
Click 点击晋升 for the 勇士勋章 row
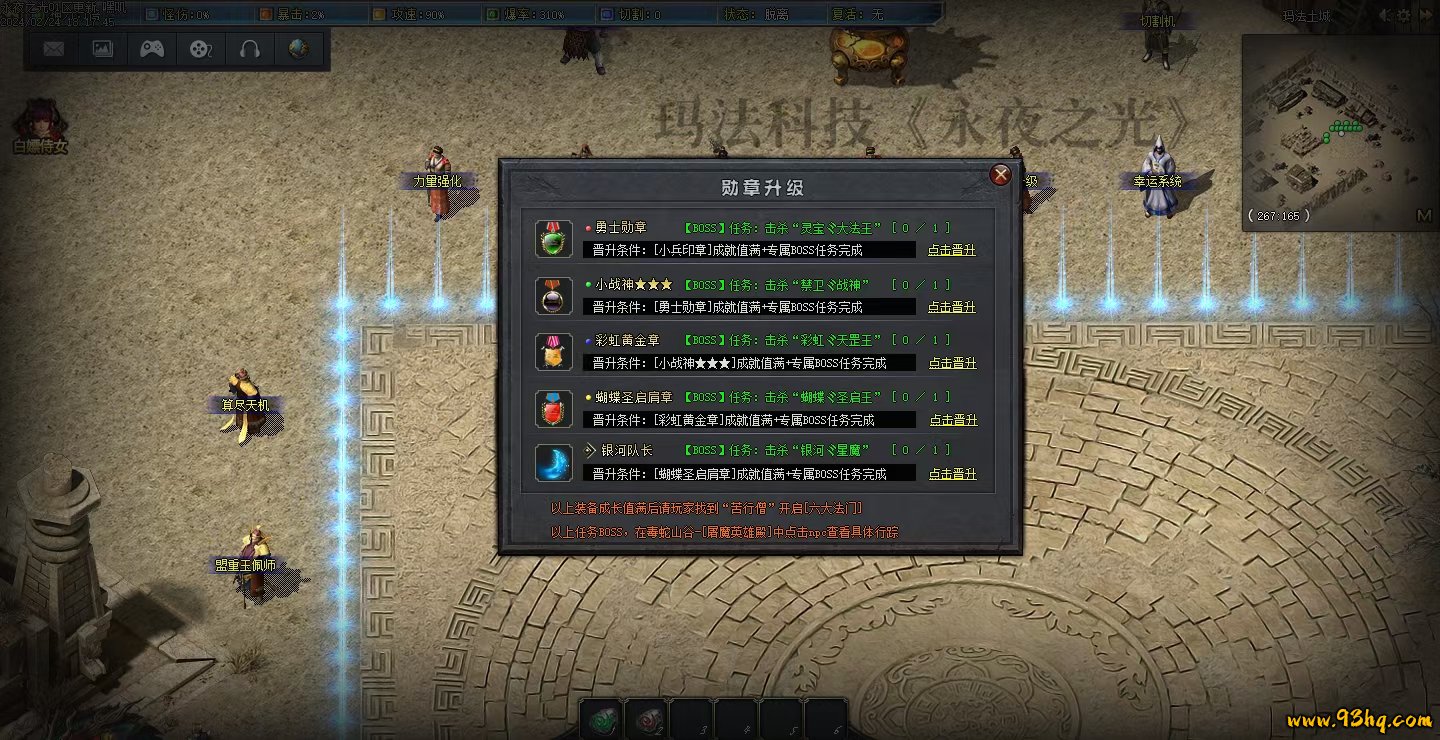tap(951, 250)
